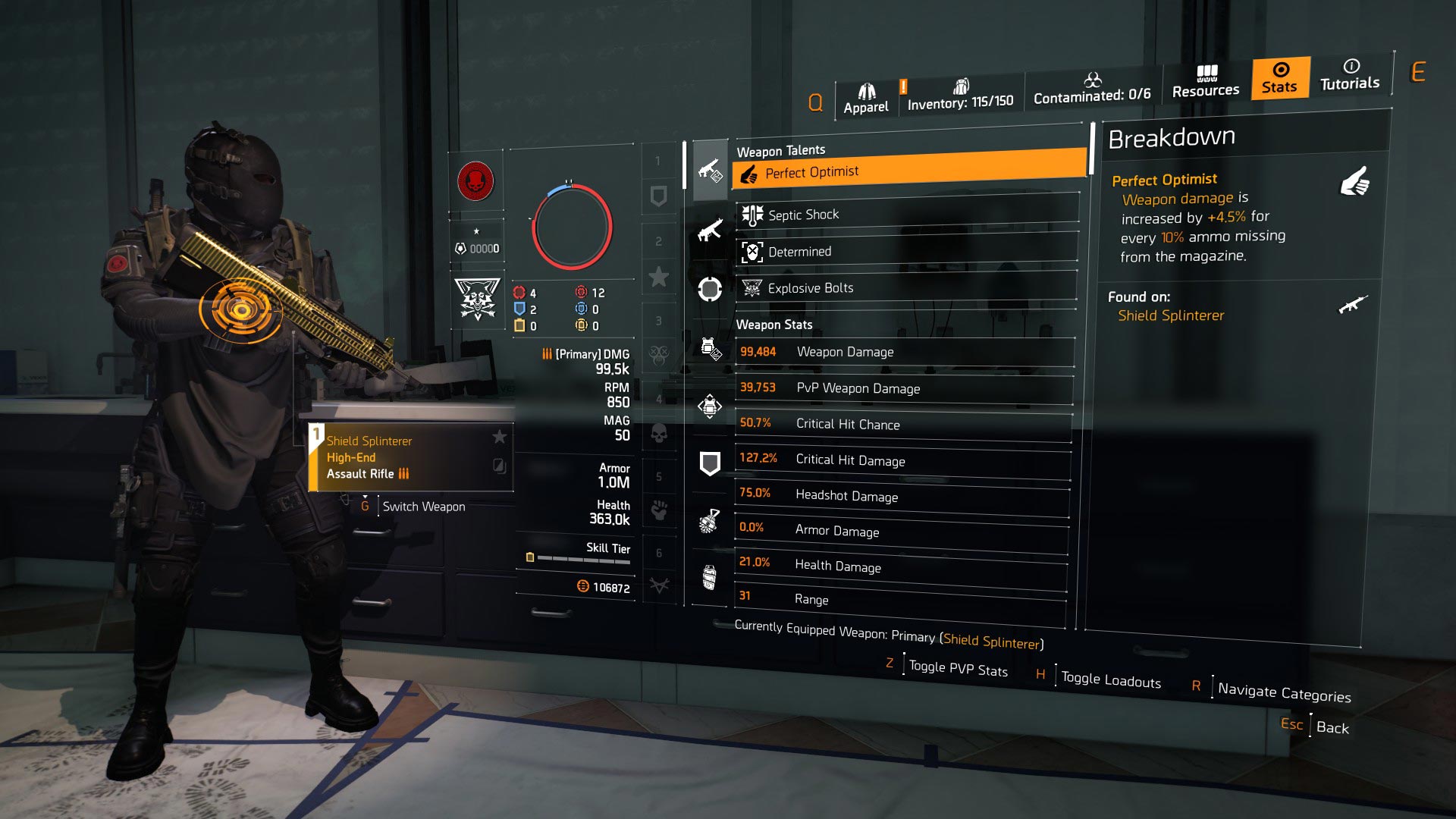Click the crosshair accuracy stat icon
Screen dimensions: 1456x819
click(x=709, y=290)
